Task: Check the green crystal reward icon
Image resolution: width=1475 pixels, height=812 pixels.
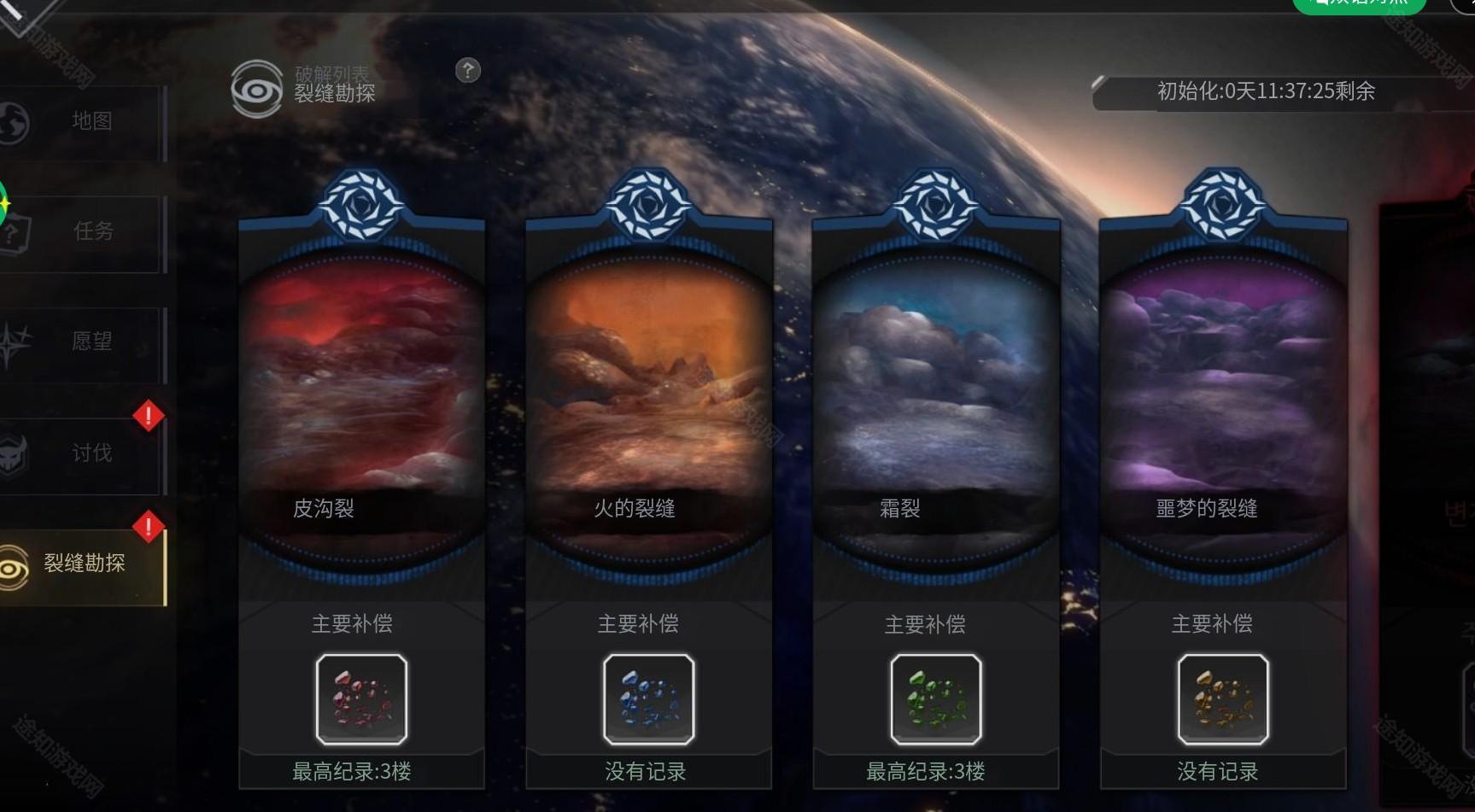Action: coord(935,699)
